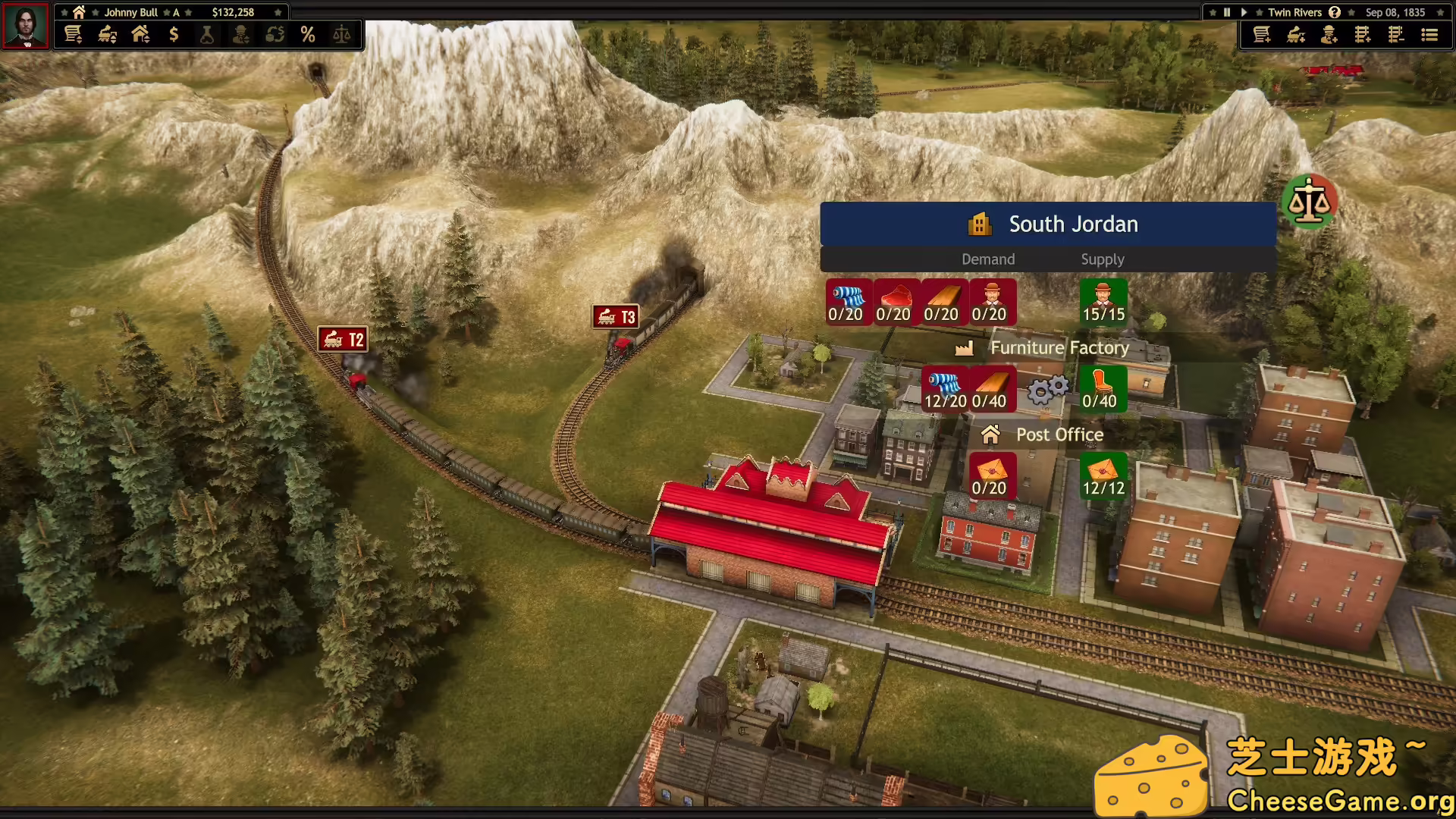This screenshot has width=1456, height=819.
Task: Hire new personnel via the staff plus icon
Action: (x=1329, y=35)
